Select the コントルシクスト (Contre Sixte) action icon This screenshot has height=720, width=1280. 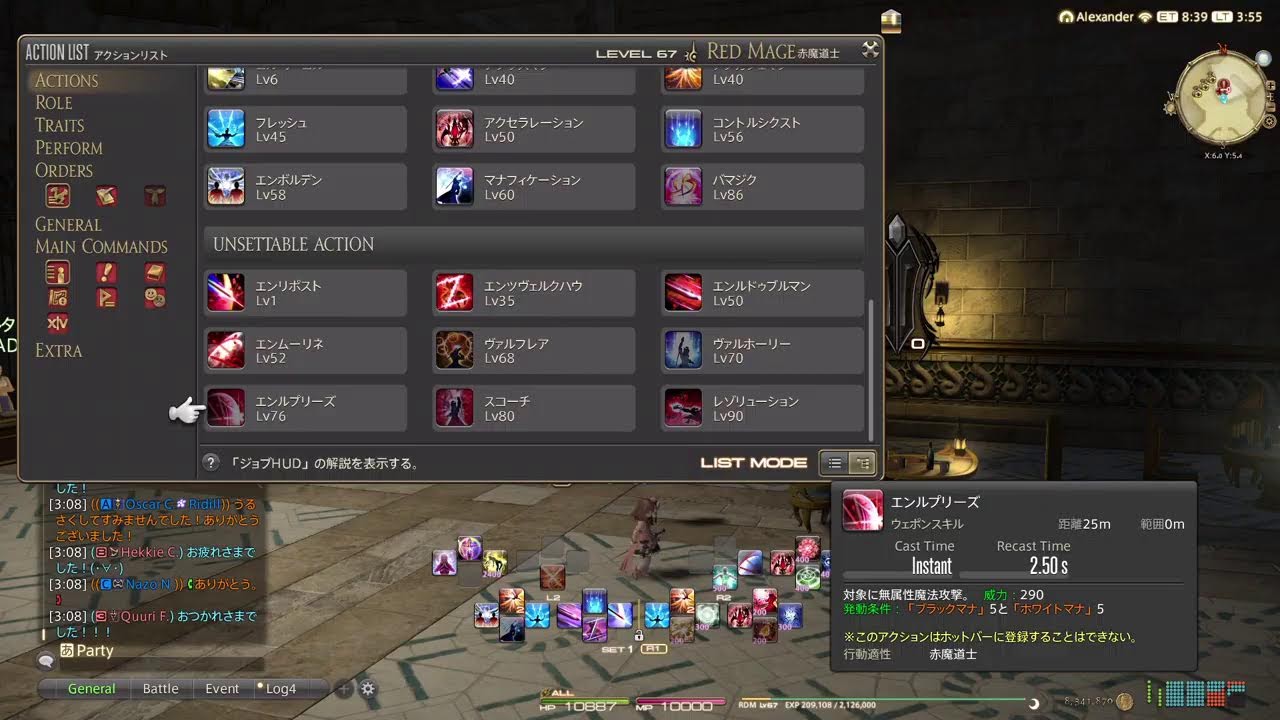[683, 128]
